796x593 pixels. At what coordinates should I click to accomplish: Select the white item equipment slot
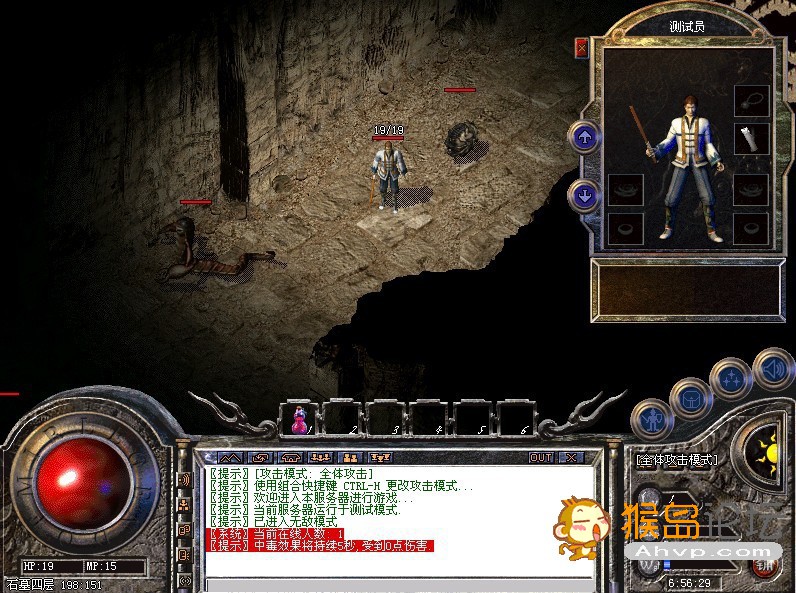tap(751, 139)
